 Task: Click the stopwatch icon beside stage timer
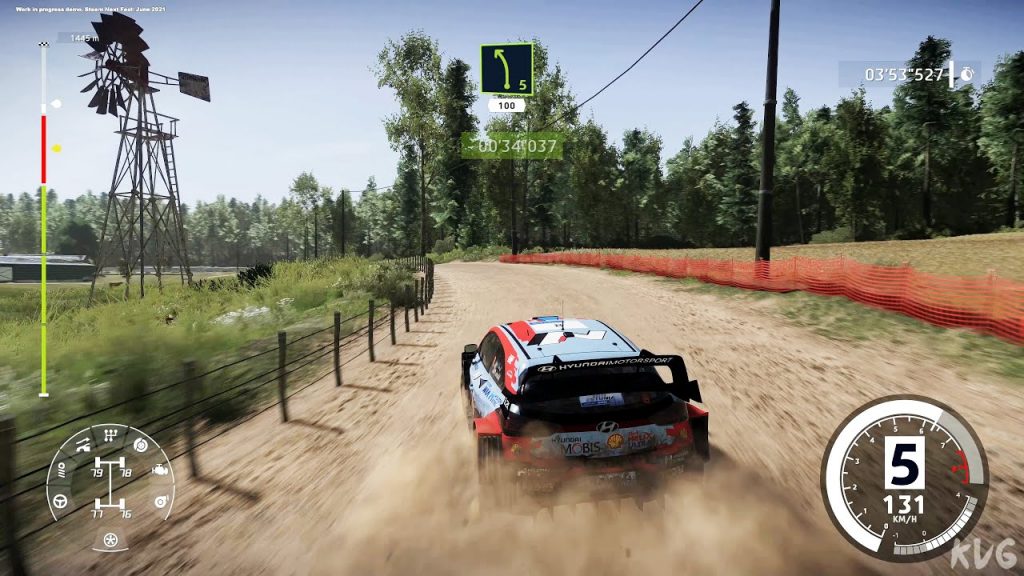[967, 74]
